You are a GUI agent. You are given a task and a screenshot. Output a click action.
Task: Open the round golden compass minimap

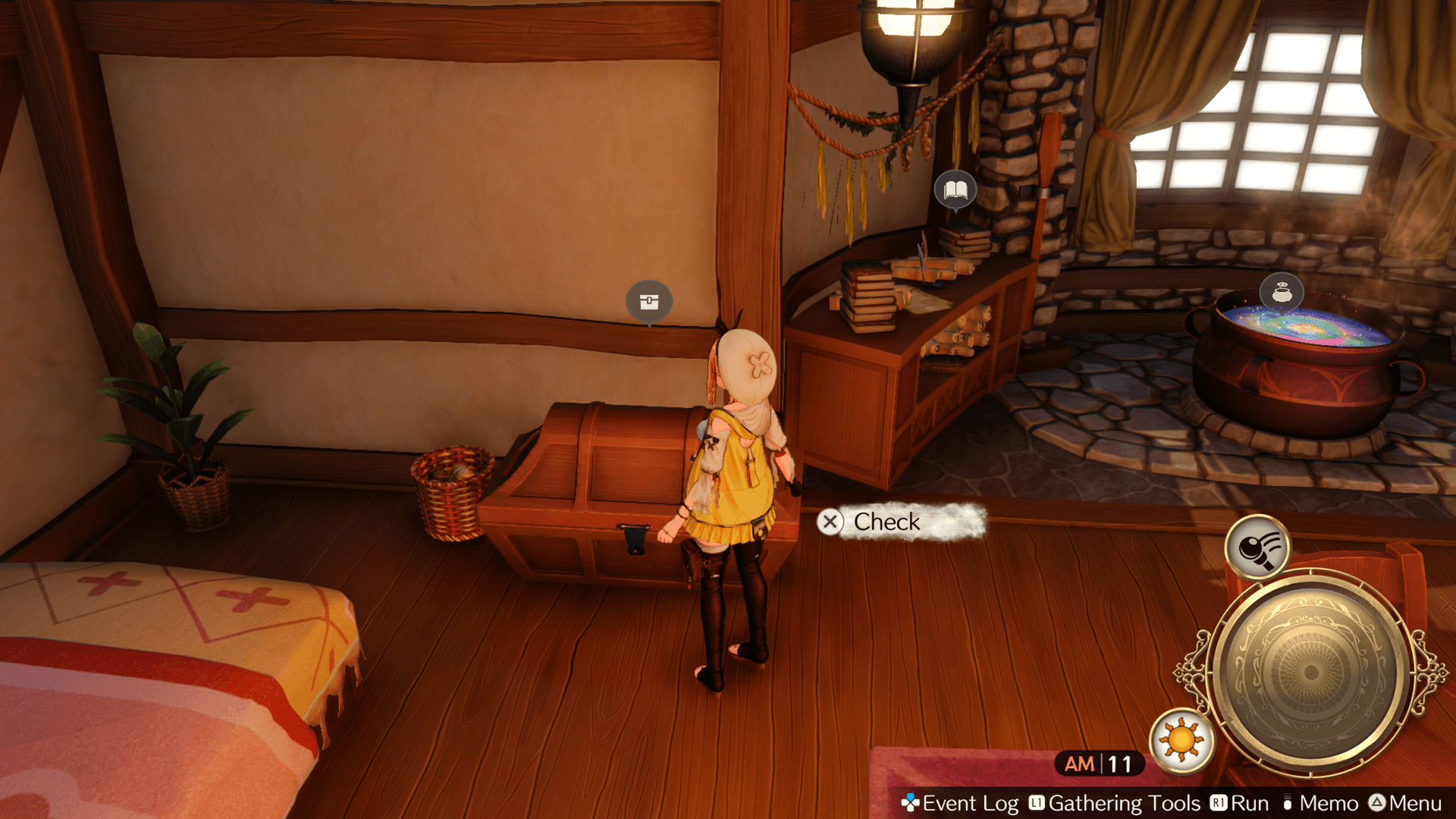1310,672
